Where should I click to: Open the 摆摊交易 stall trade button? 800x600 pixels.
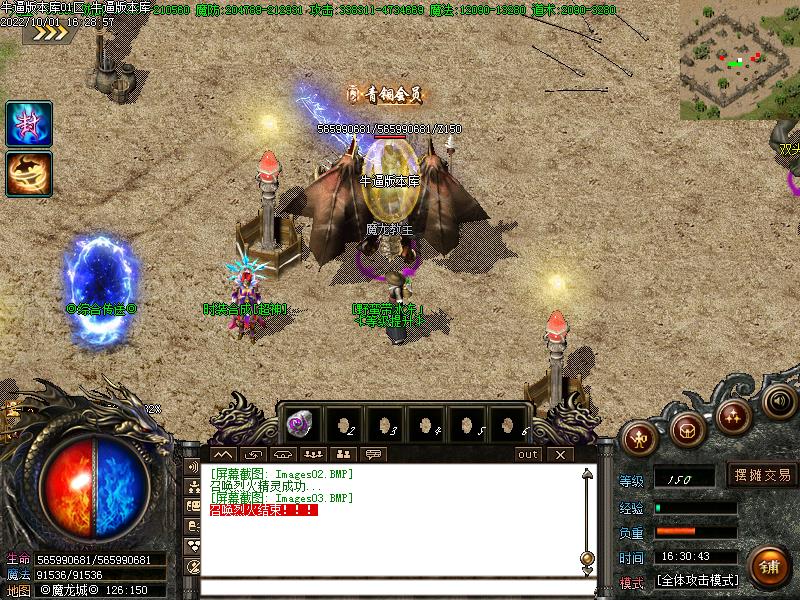763,475
